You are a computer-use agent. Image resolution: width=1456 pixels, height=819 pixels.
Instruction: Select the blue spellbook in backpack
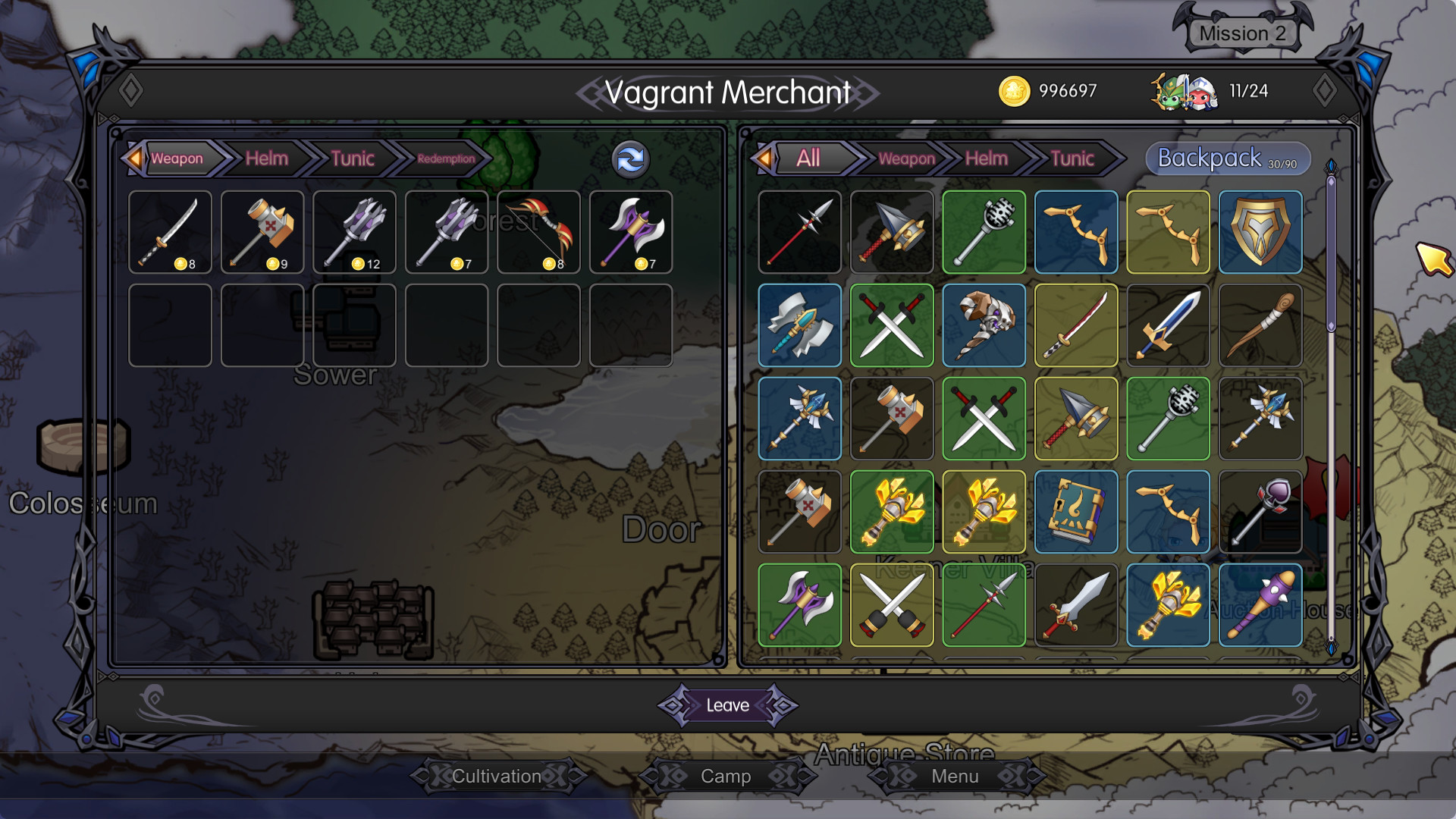pyautogui.click(x=1075, y=512)
